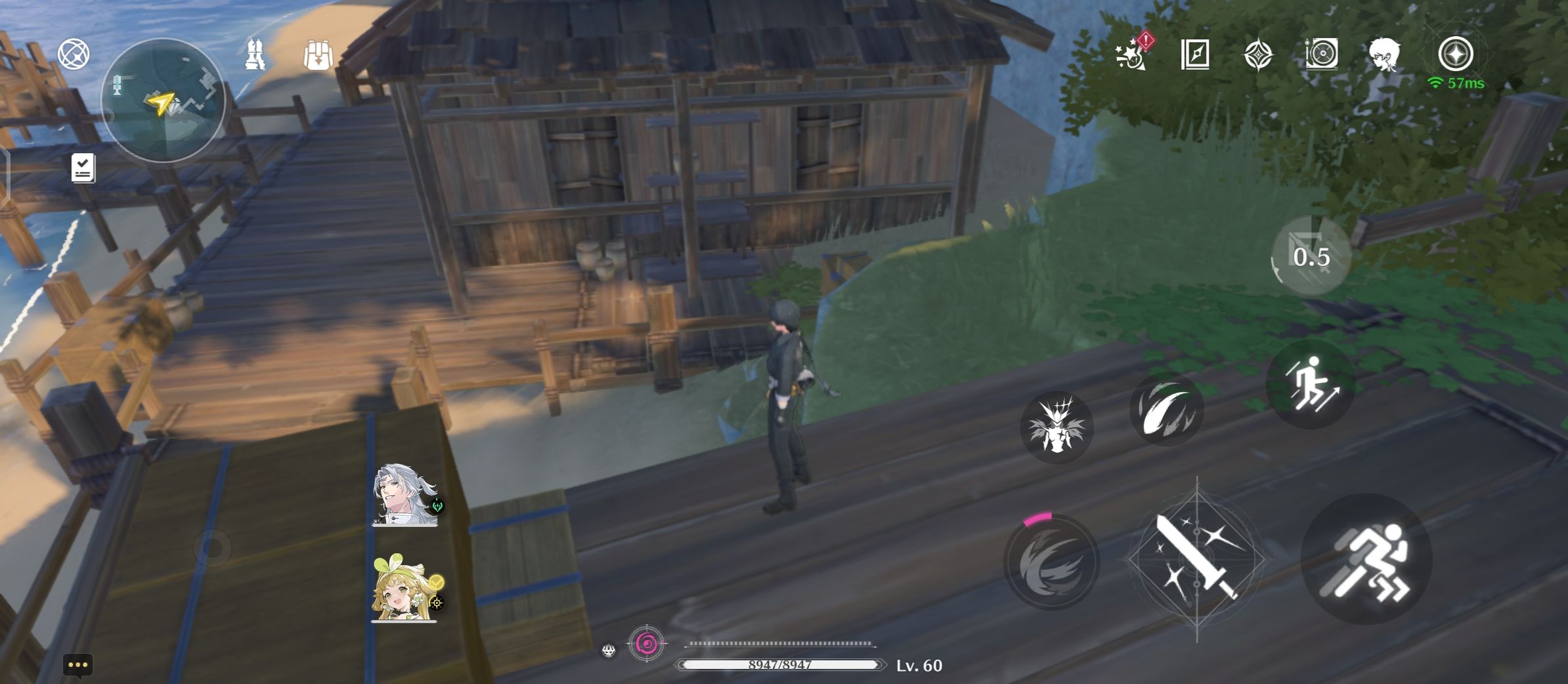The image size is (1568, 684).
Task: Open the four-pointed star convene icon
Action: click(1258, 54)
